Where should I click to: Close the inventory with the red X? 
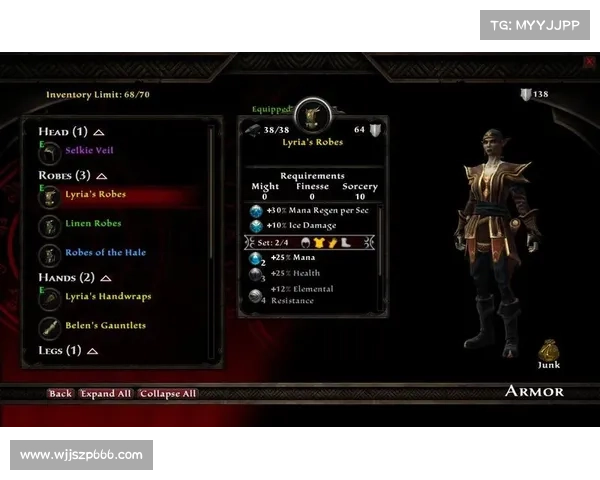coord(589,62)
